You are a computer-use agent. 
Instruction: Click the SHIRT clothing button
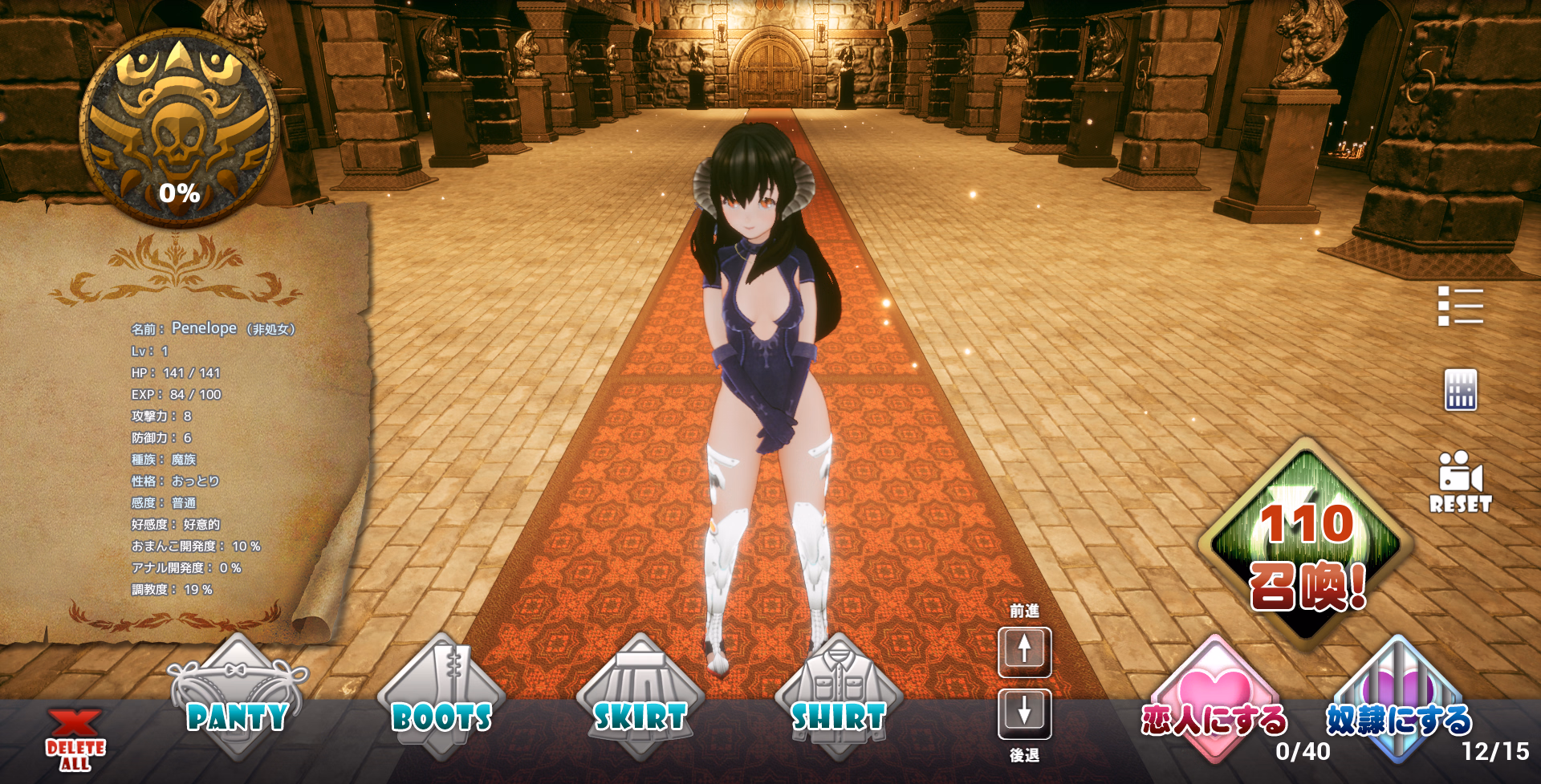838,700
